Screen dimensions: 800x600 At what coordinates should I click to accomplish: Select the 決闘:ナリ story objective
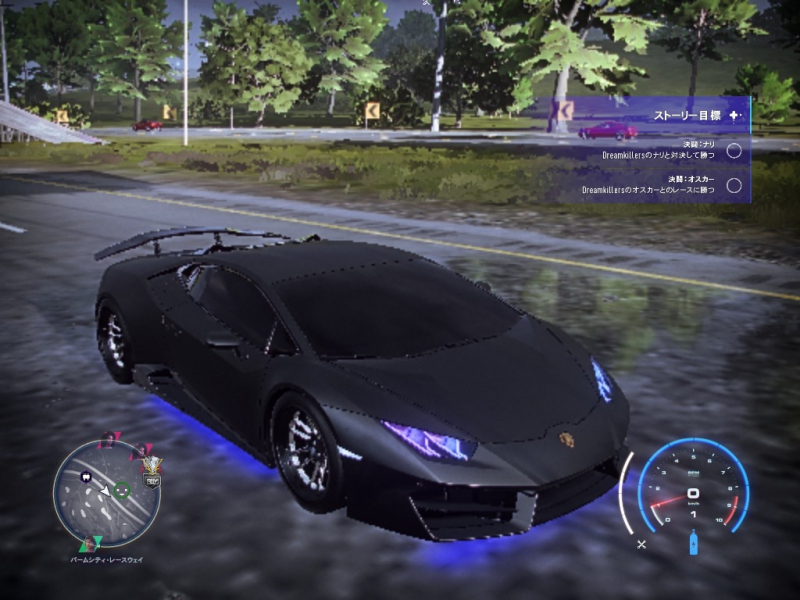[x=660, y=150]
